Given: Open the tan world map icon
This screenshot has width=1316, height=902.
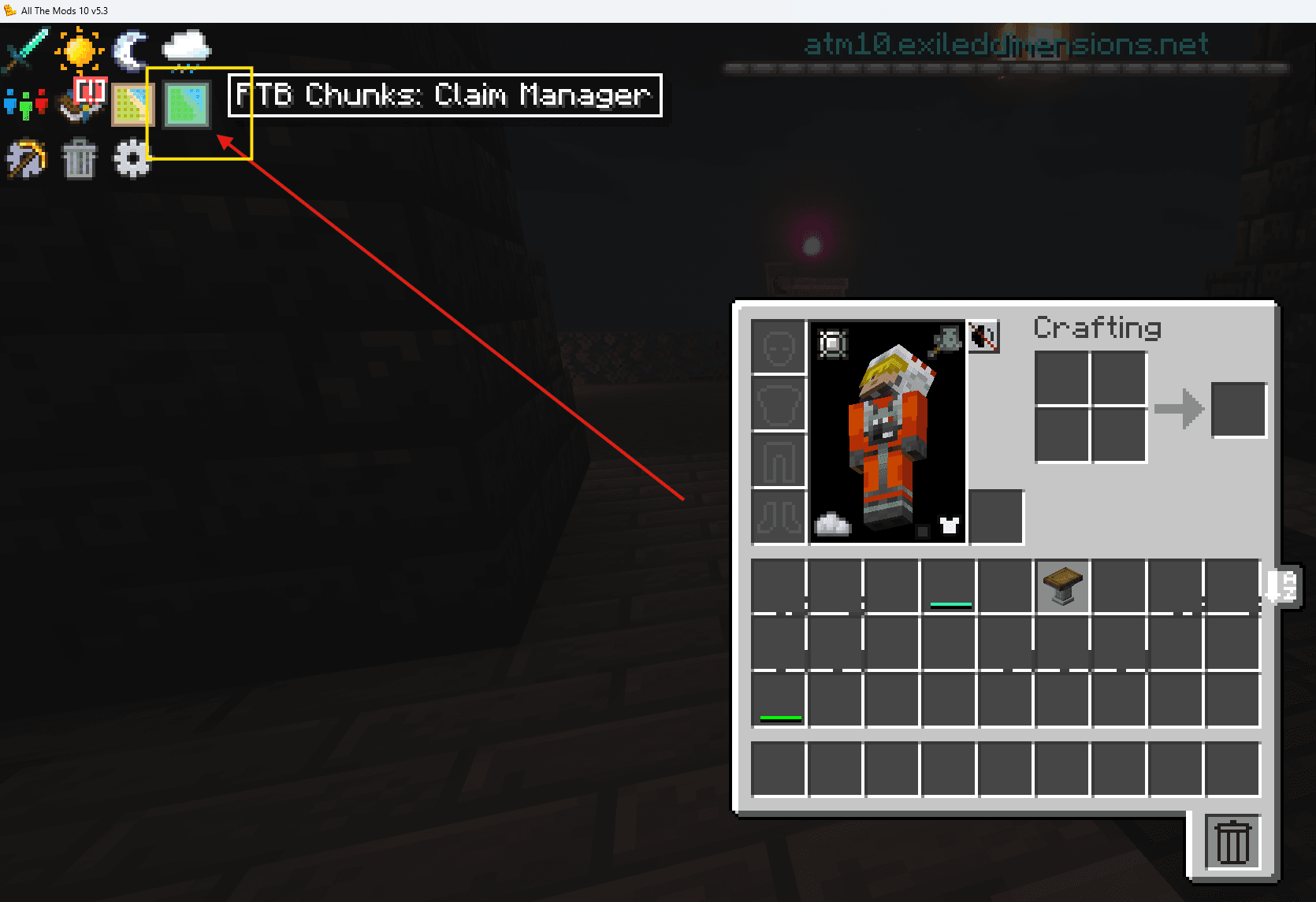Looking at the screenshot, I should (x=132, y=102).
